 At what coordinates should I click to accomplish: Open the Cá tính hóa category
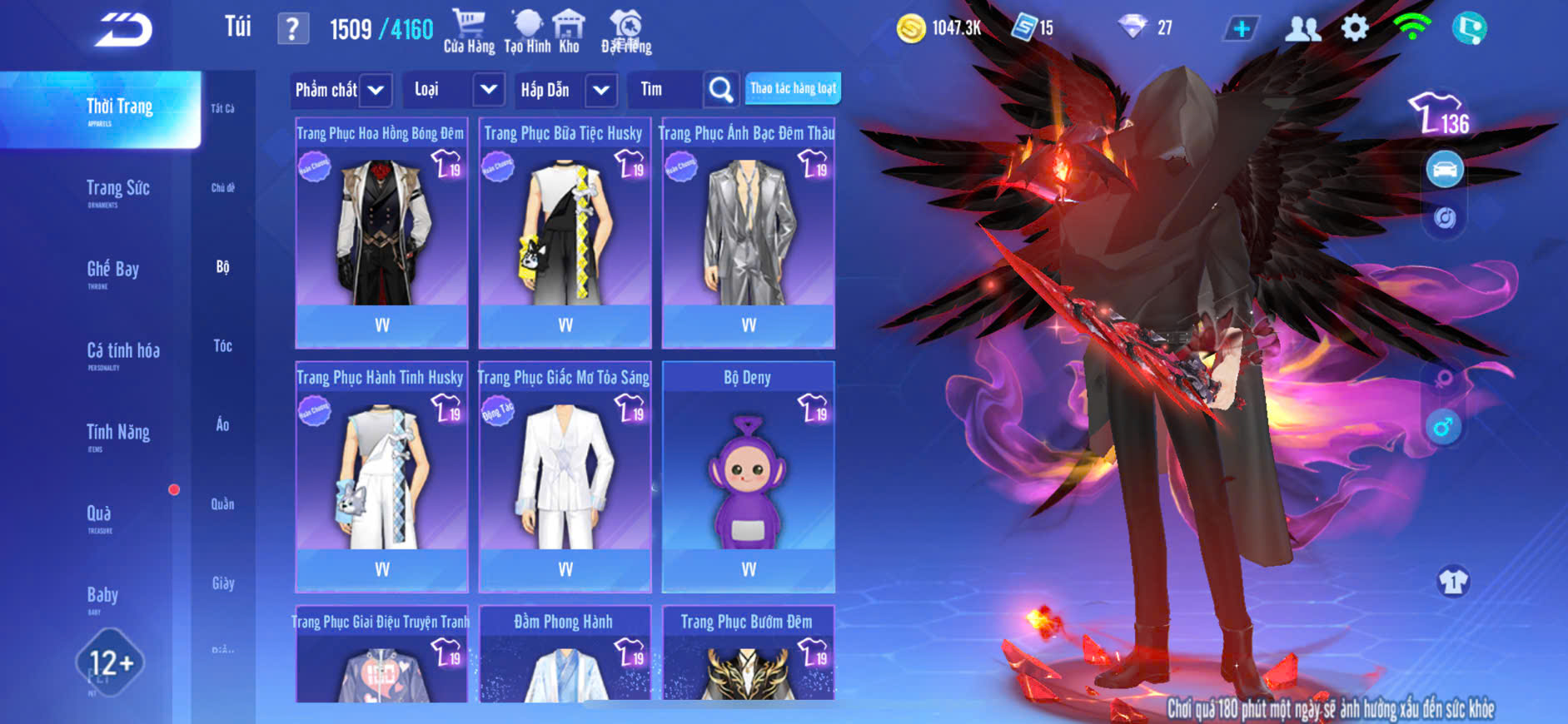(x=123, y=353)
